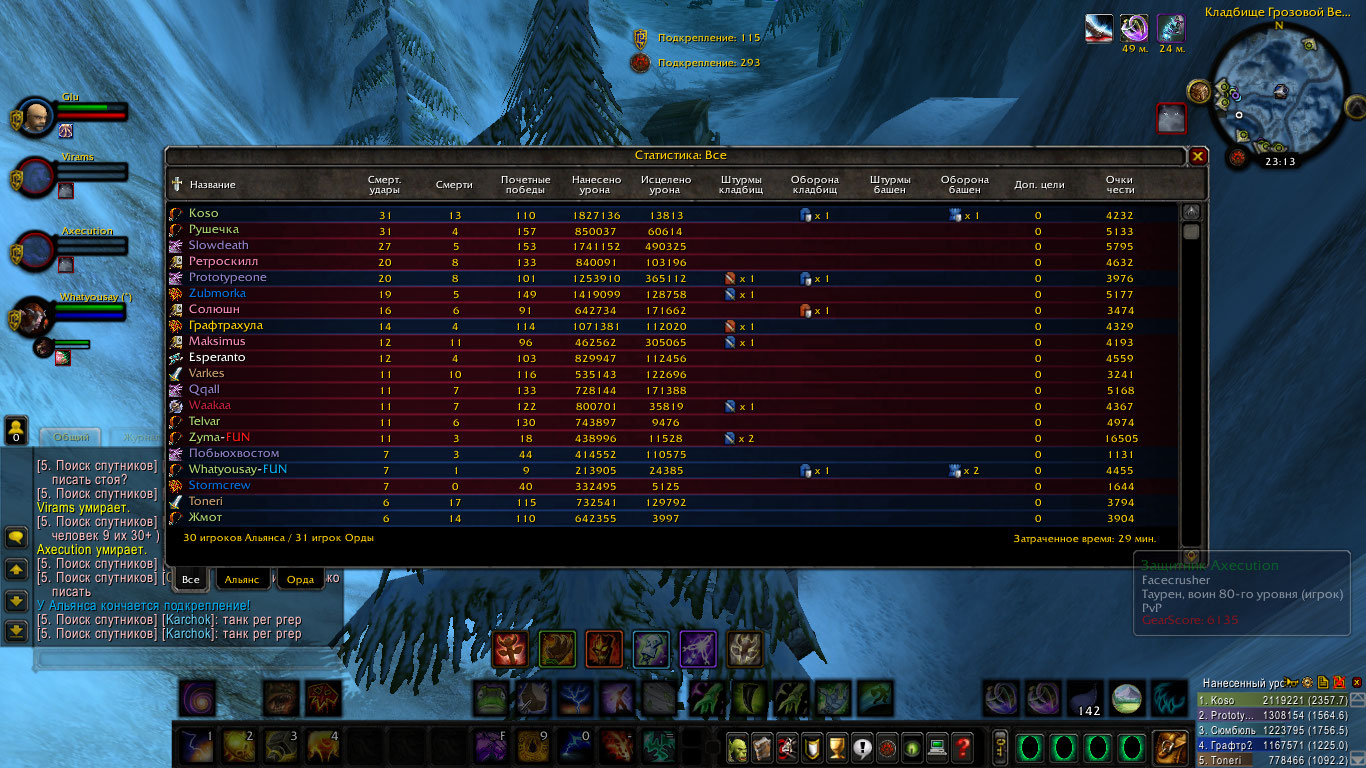Click the yellow document icon in Recount's title bar
Viewport: 1366px width, 768px height.
pyautogui.click(x=1323, y=682)
